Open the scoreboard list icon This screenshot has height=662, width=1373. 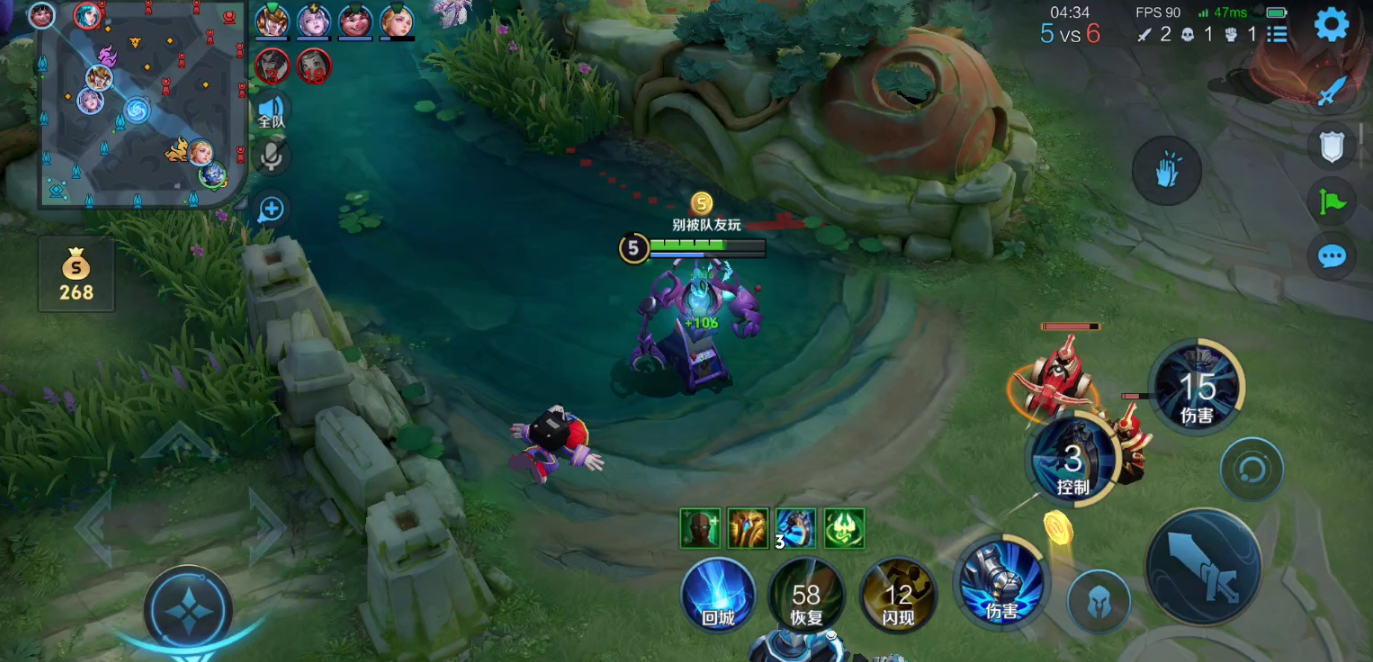(1277, 34)
